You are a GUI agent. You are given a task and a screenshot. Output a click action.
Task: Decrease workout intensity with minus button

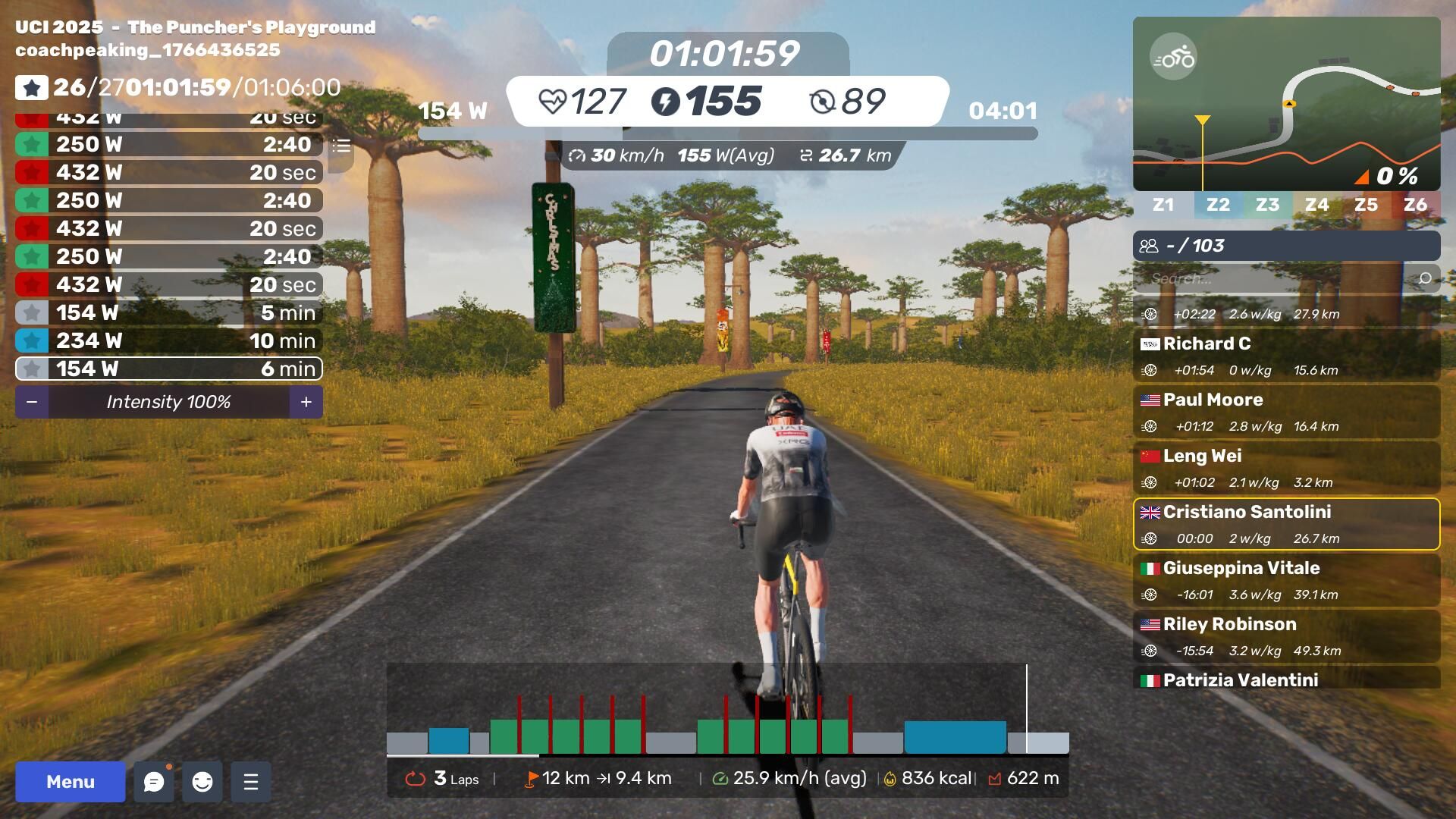coord(32,402)
